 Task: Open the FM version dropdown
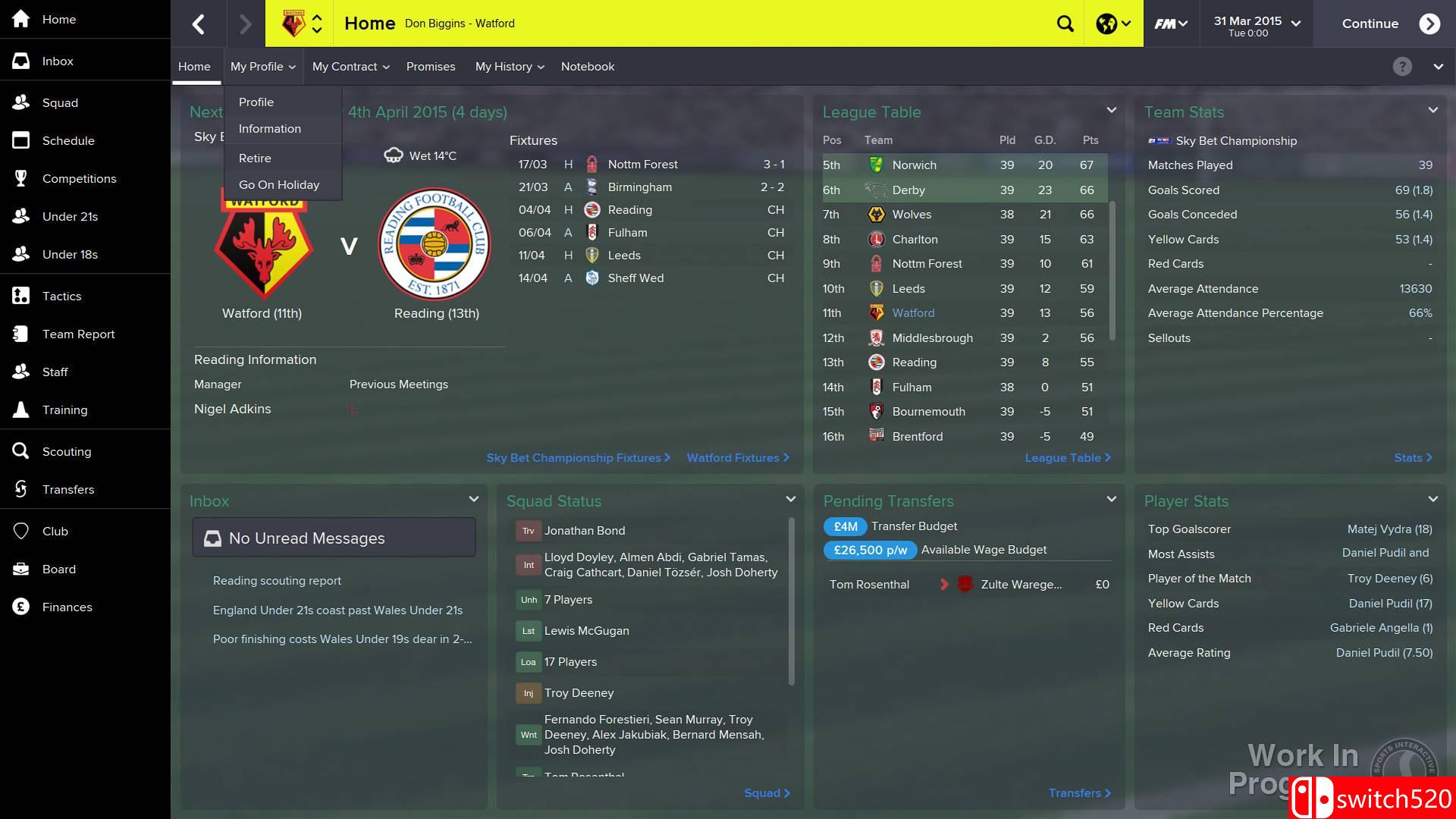pyautogui.click(x=1170, y=24)
